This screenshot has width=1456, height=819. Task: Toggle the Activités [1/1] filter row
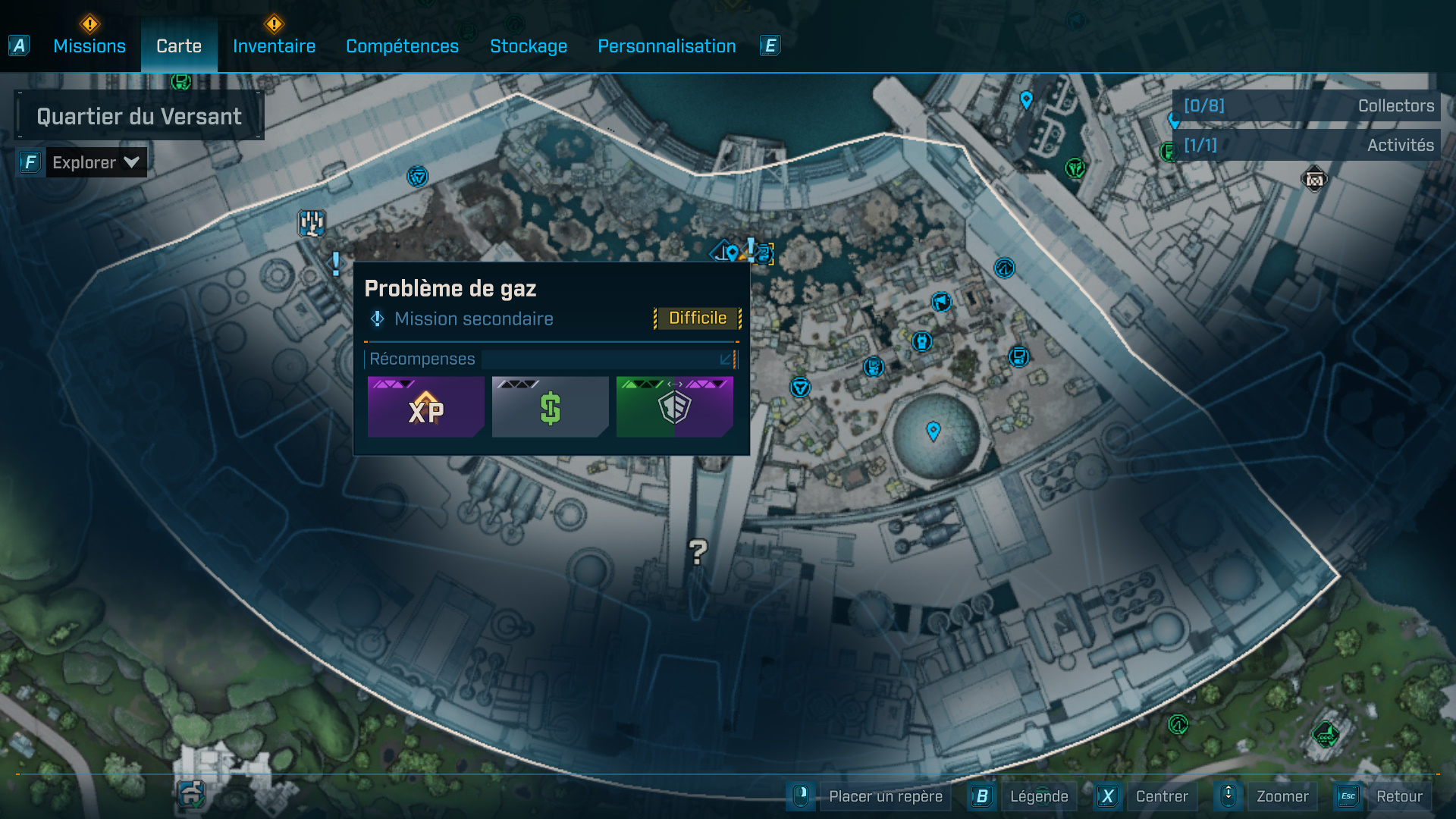point(1305,144)
